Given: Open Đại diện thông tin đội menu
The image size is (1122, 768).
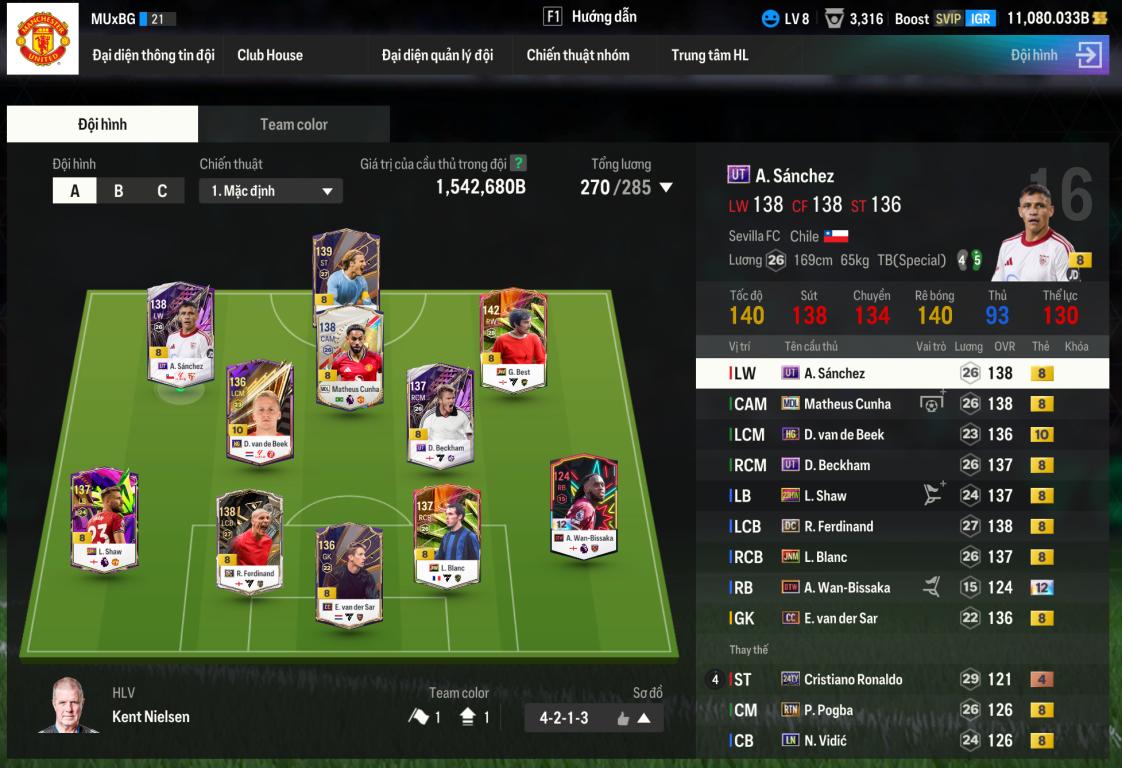Looking at the screenshot, I should pyautogui.click(x=153, y=55).
